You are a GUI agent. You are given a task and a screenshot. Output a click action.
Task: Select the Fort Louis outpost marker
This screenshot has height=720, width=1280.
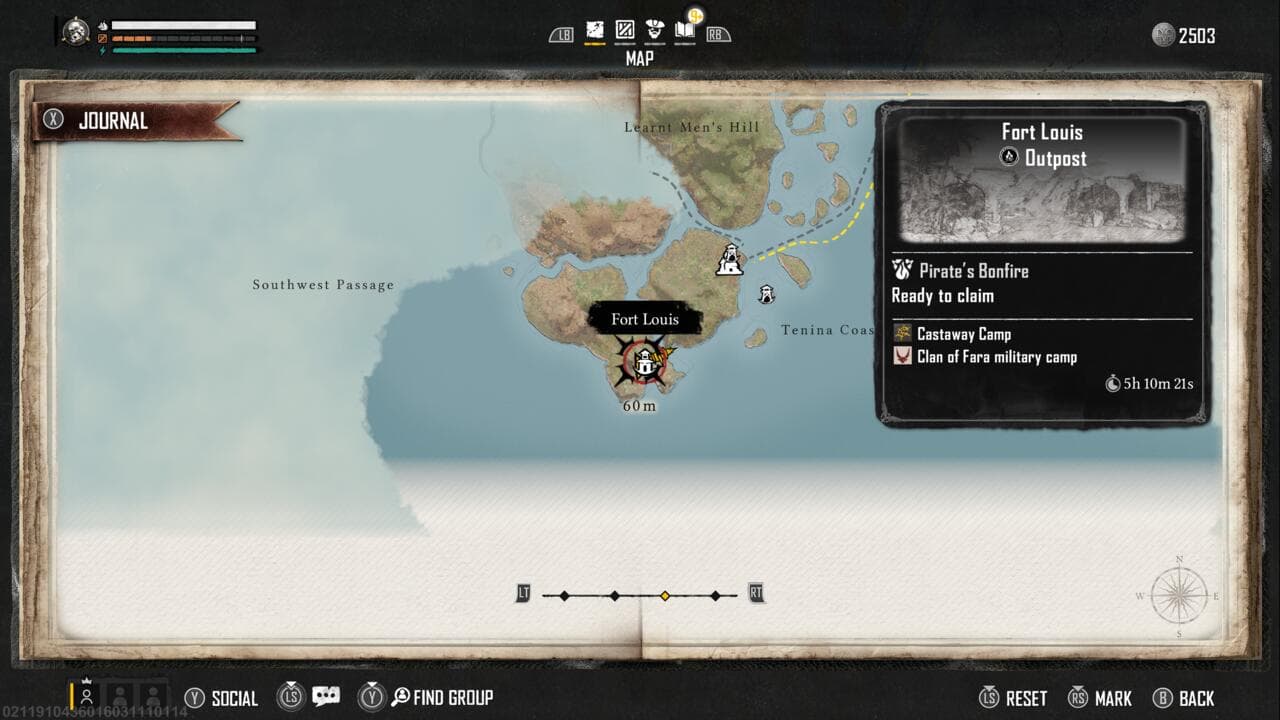coord(645,362)
